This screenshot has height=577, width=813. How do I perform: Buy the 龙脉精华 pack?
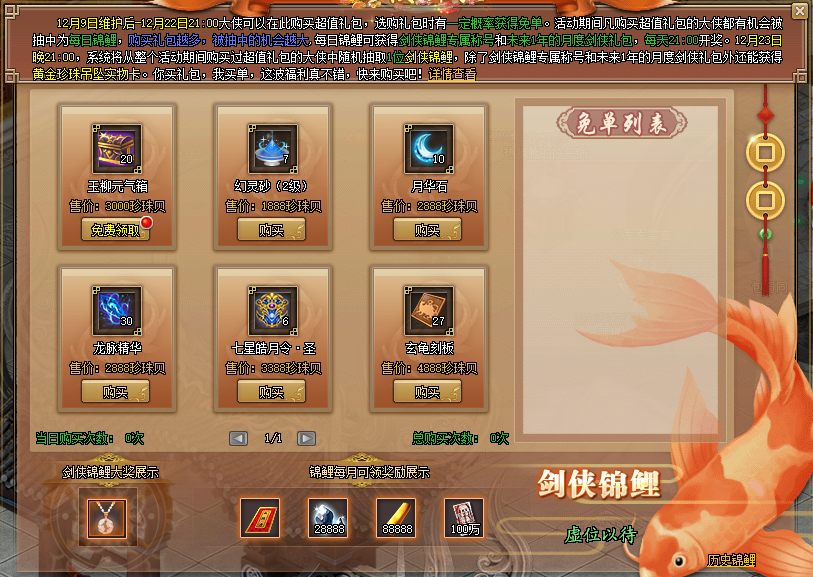pyautogui.click(x=116, y=392)
